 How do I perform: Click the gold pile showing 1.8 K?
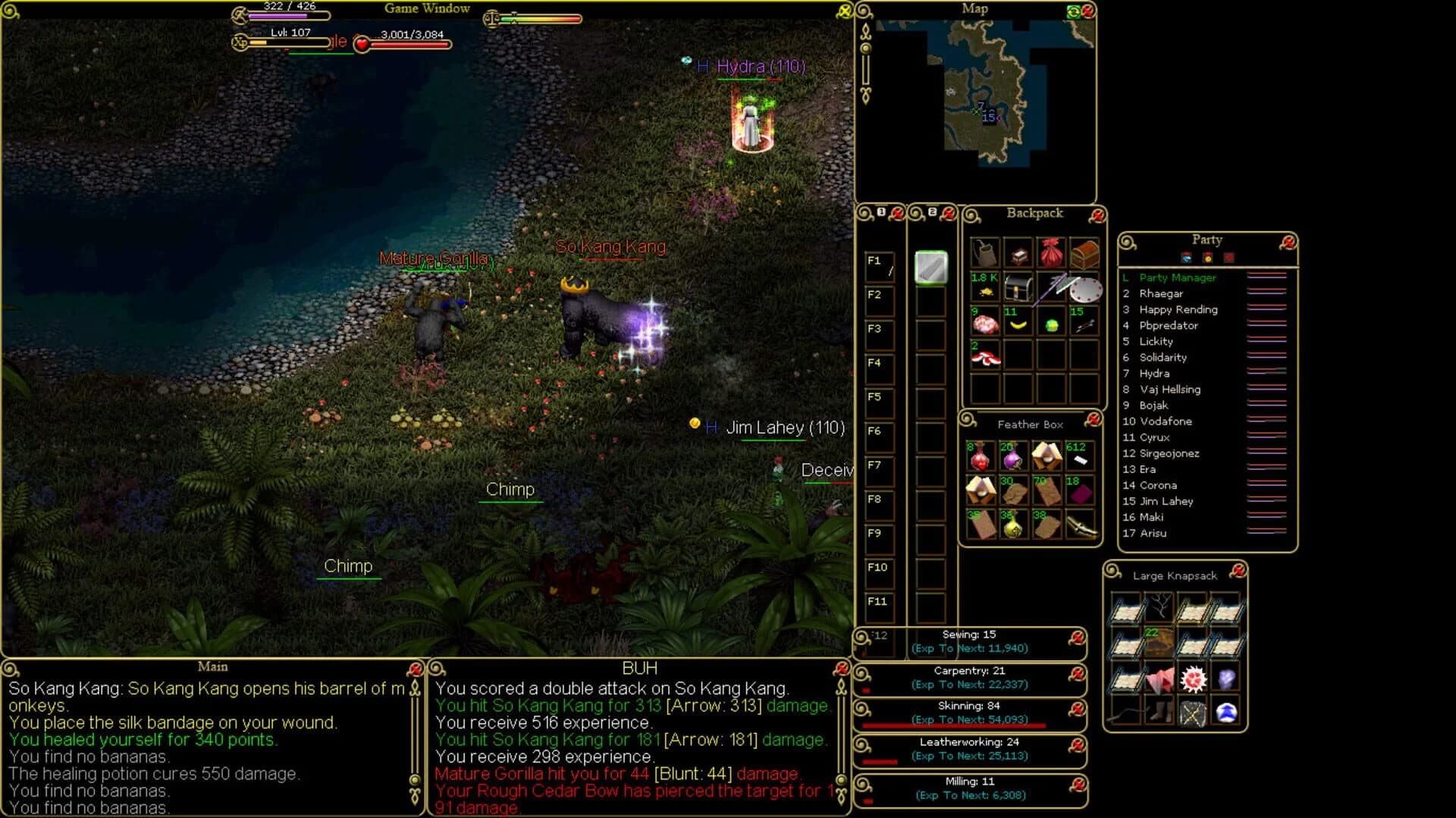985,289
